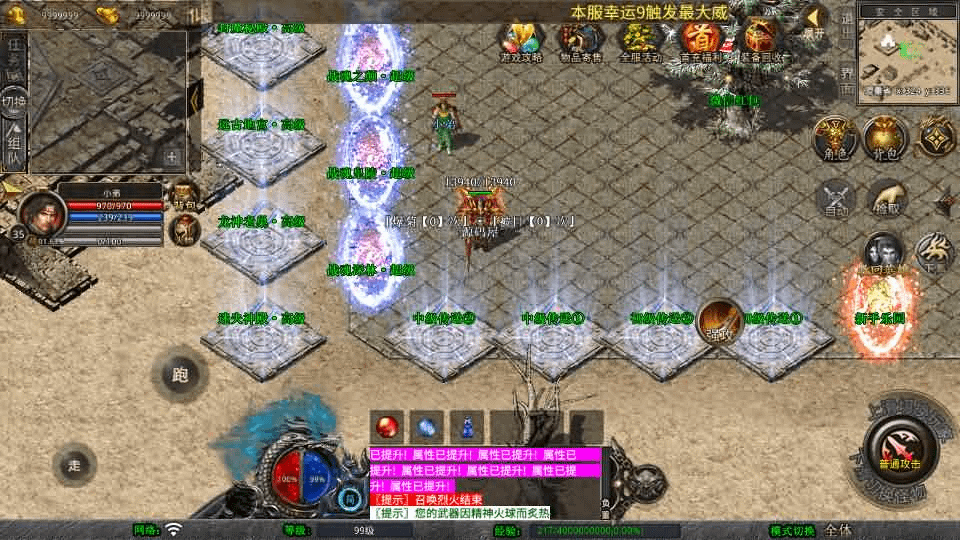Switch movement to 跑 run mode
The image size is (960, 540).
(179, 376)
